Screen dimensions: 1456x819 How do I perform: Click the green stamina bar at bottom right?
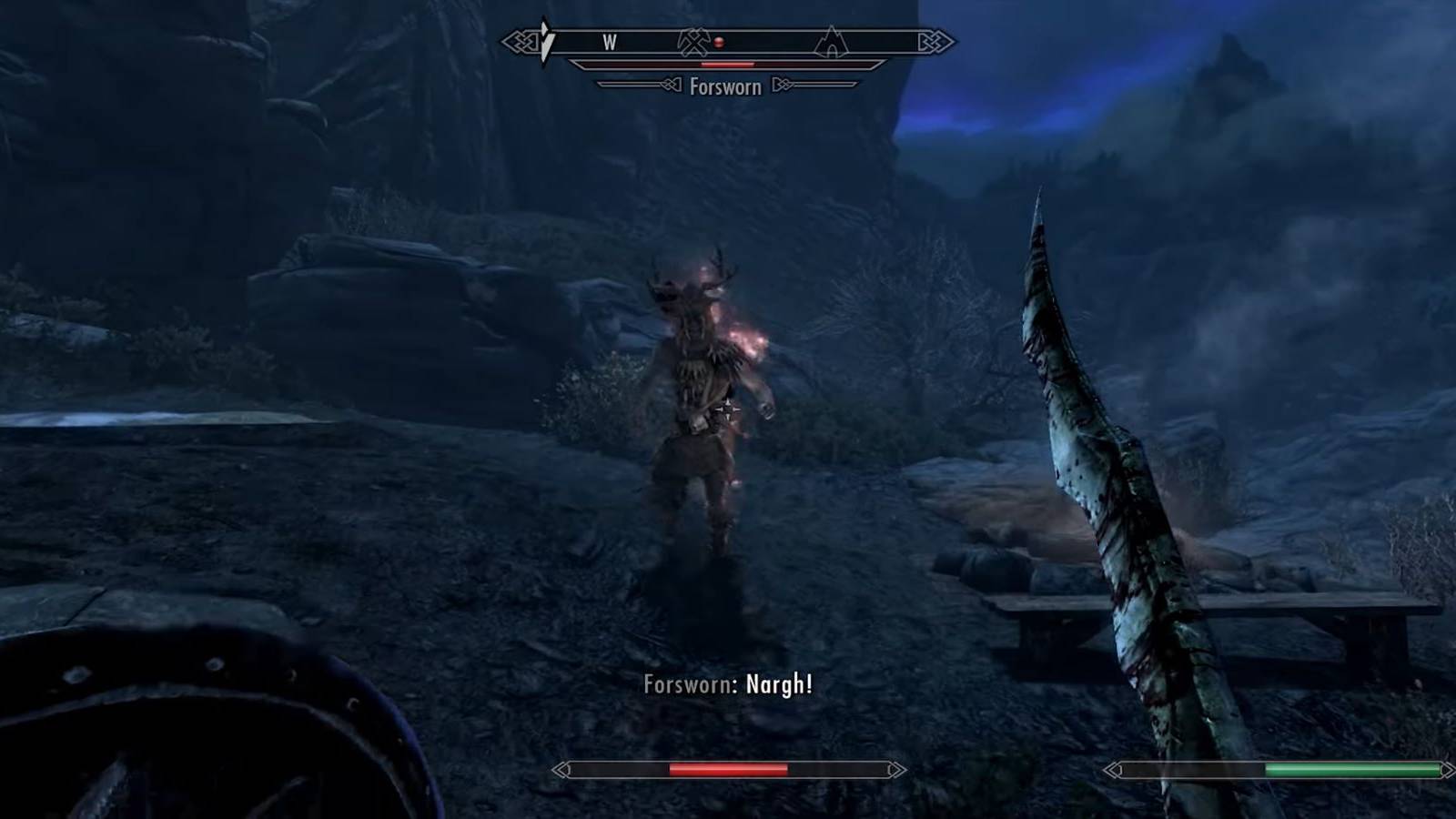tap(1274, 772)
